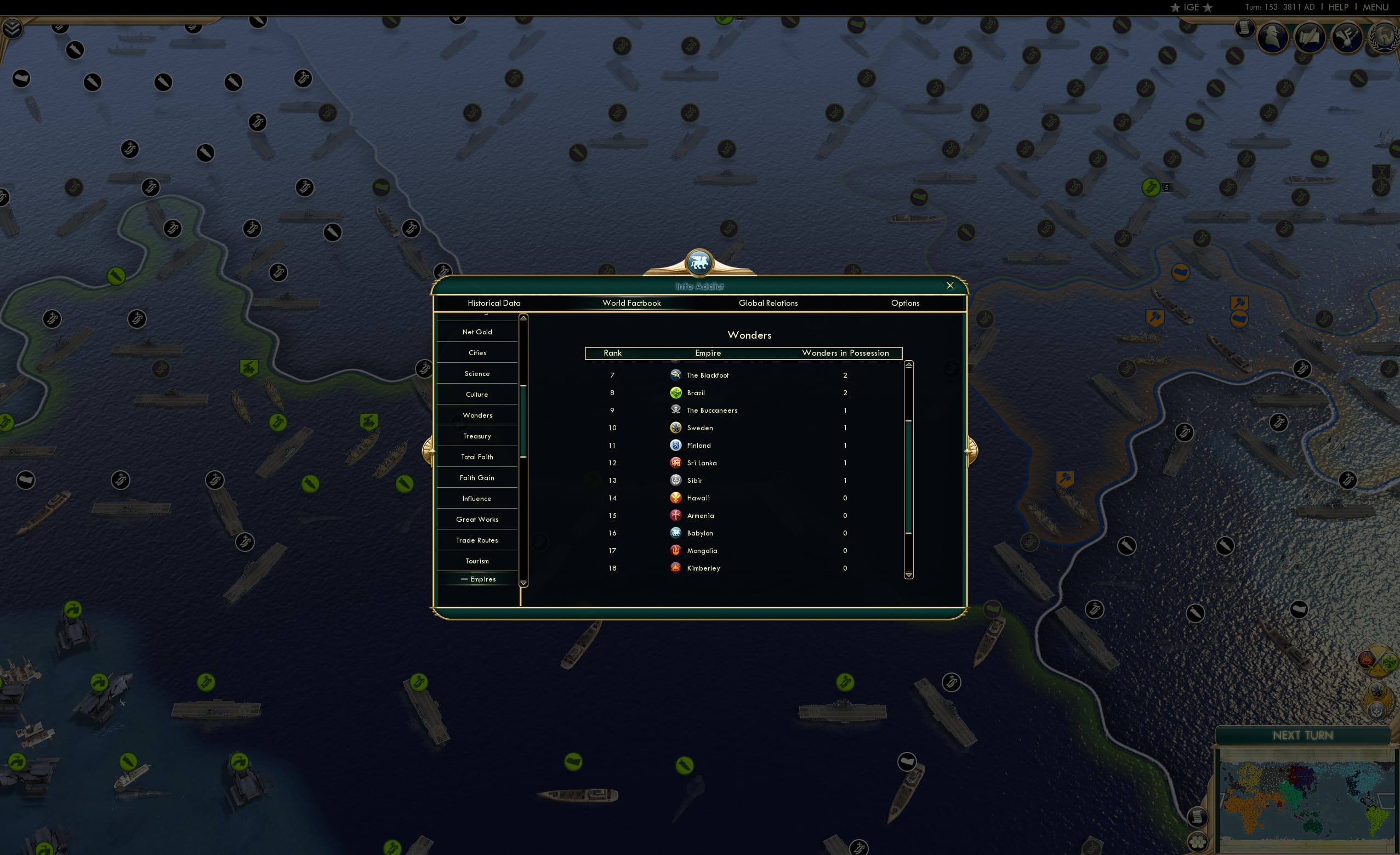Select Brazil's empire icon in the rankings
Image resolution: width=1400 pixels, height=855 pixels.
[x=675, y=392]
